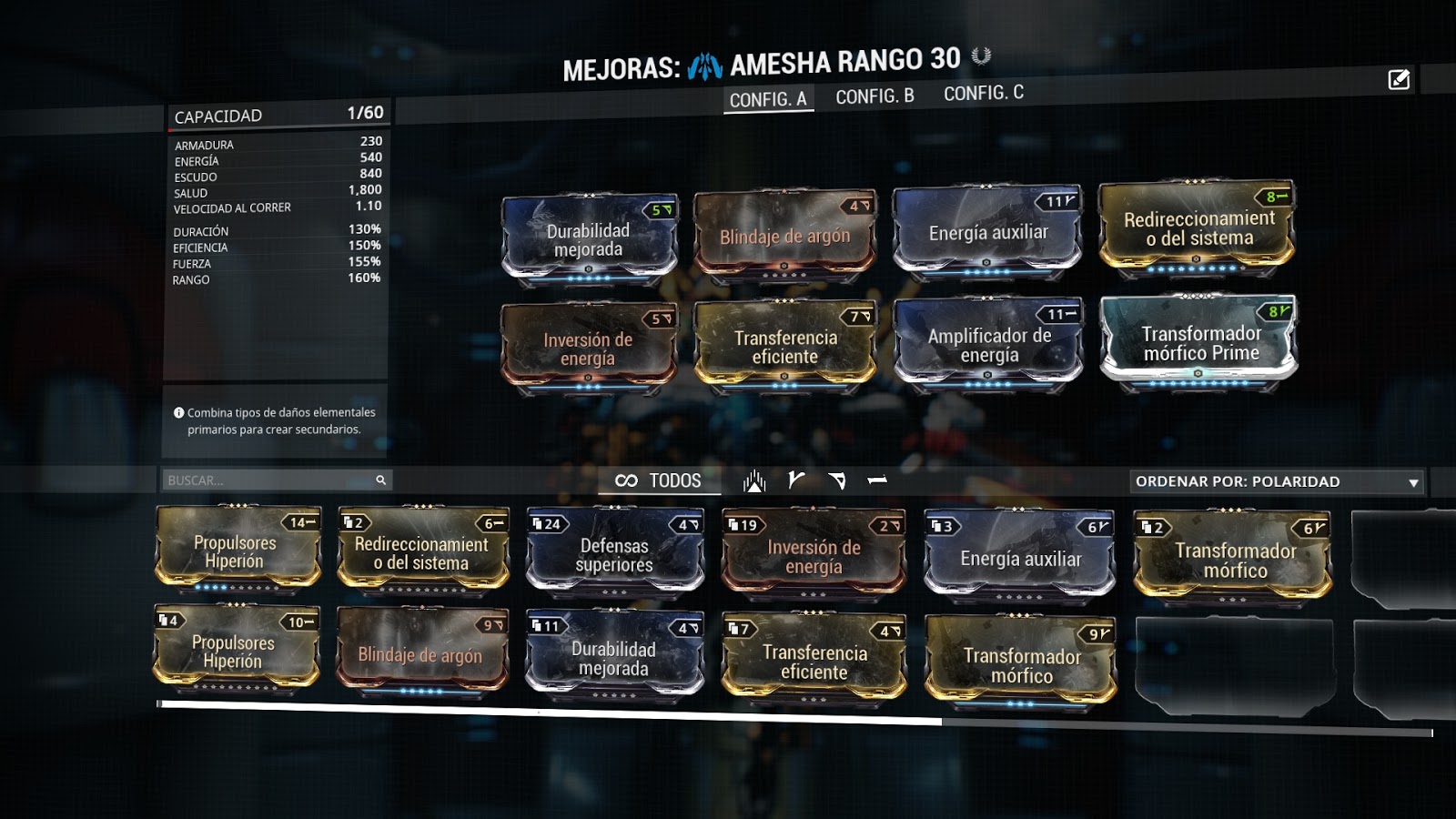1456x819 pixels.
Task: Click the infinity icon next to TODOS
Action: [626, 481]
